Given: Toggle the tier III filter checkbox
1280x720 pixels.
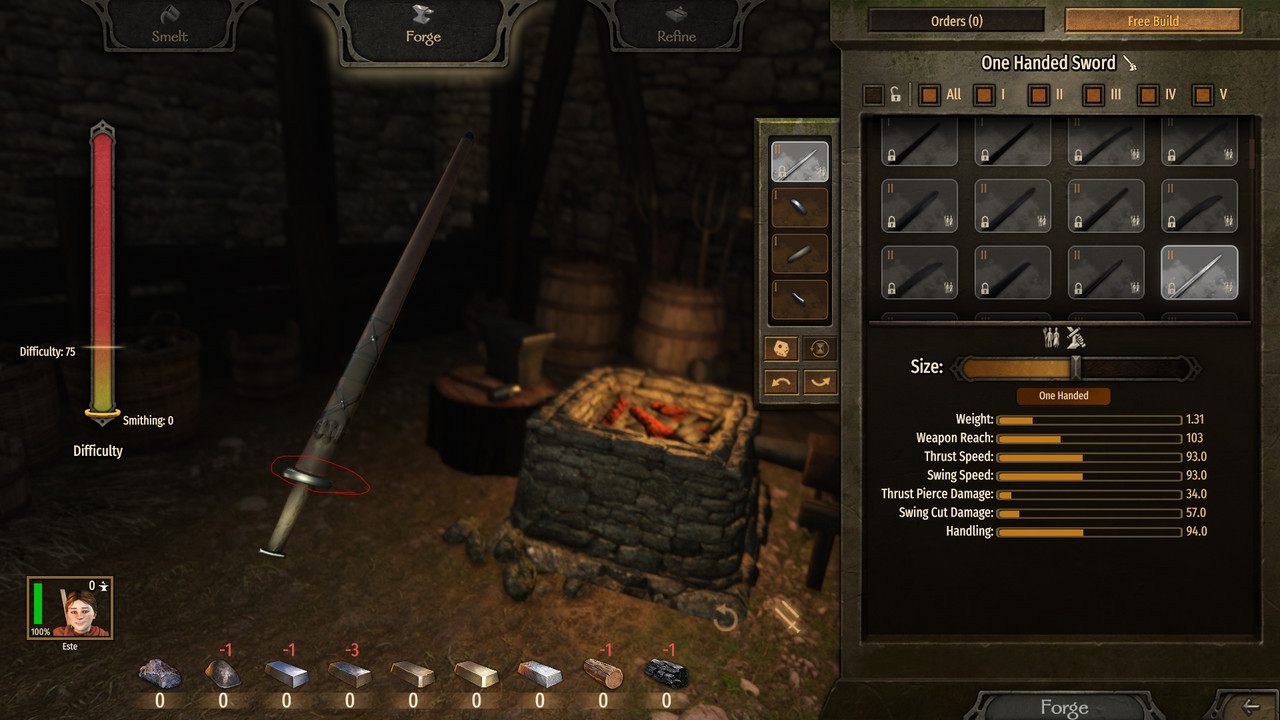Looking at the screenshot, I should (1094, 95).
